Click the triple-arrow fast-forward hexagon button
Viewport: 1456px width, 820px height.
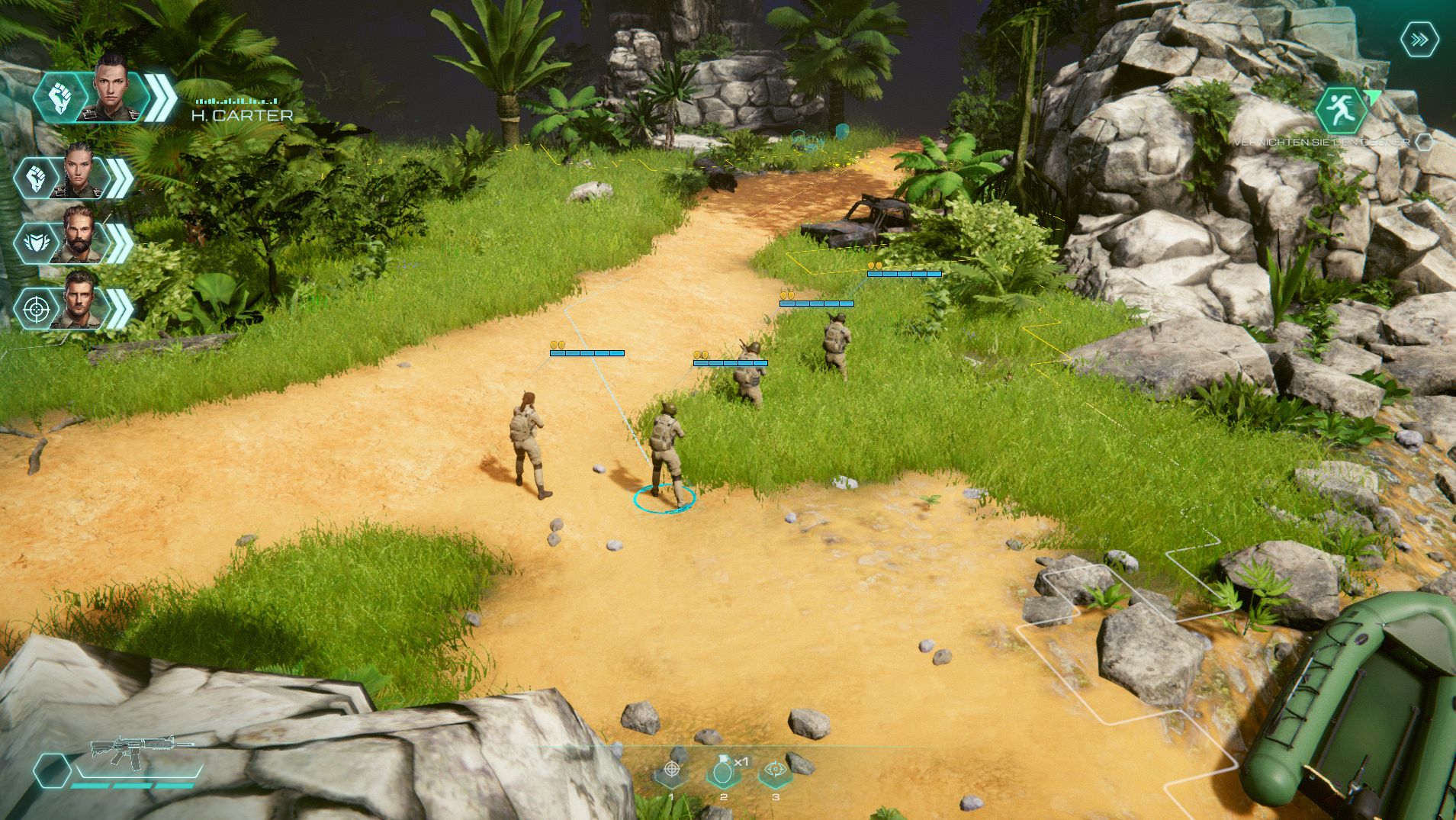(x=1419, y=40)
